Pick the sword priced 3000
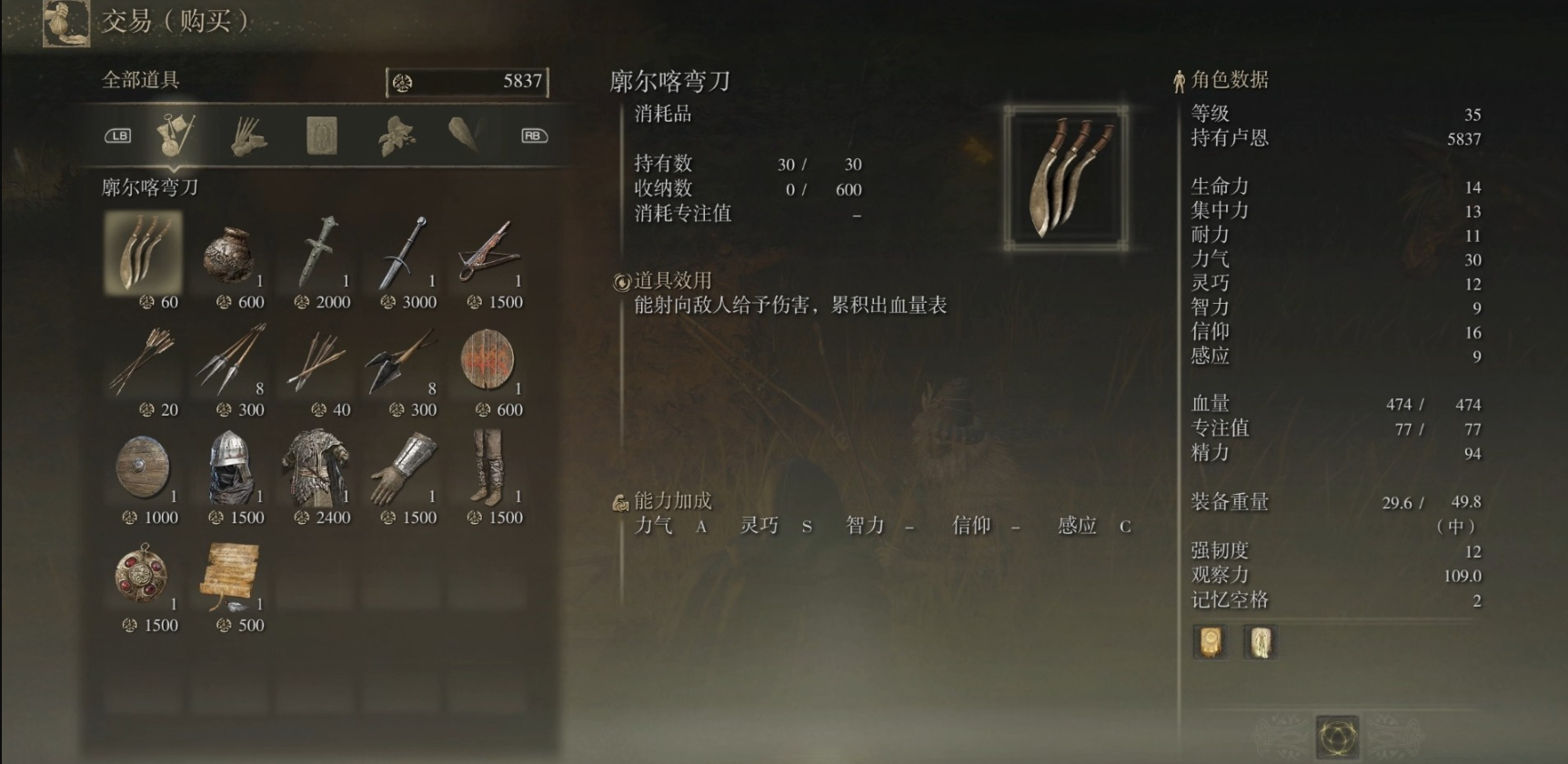Viewport: 1568px width, 764px height. click(x=403, y=255)
